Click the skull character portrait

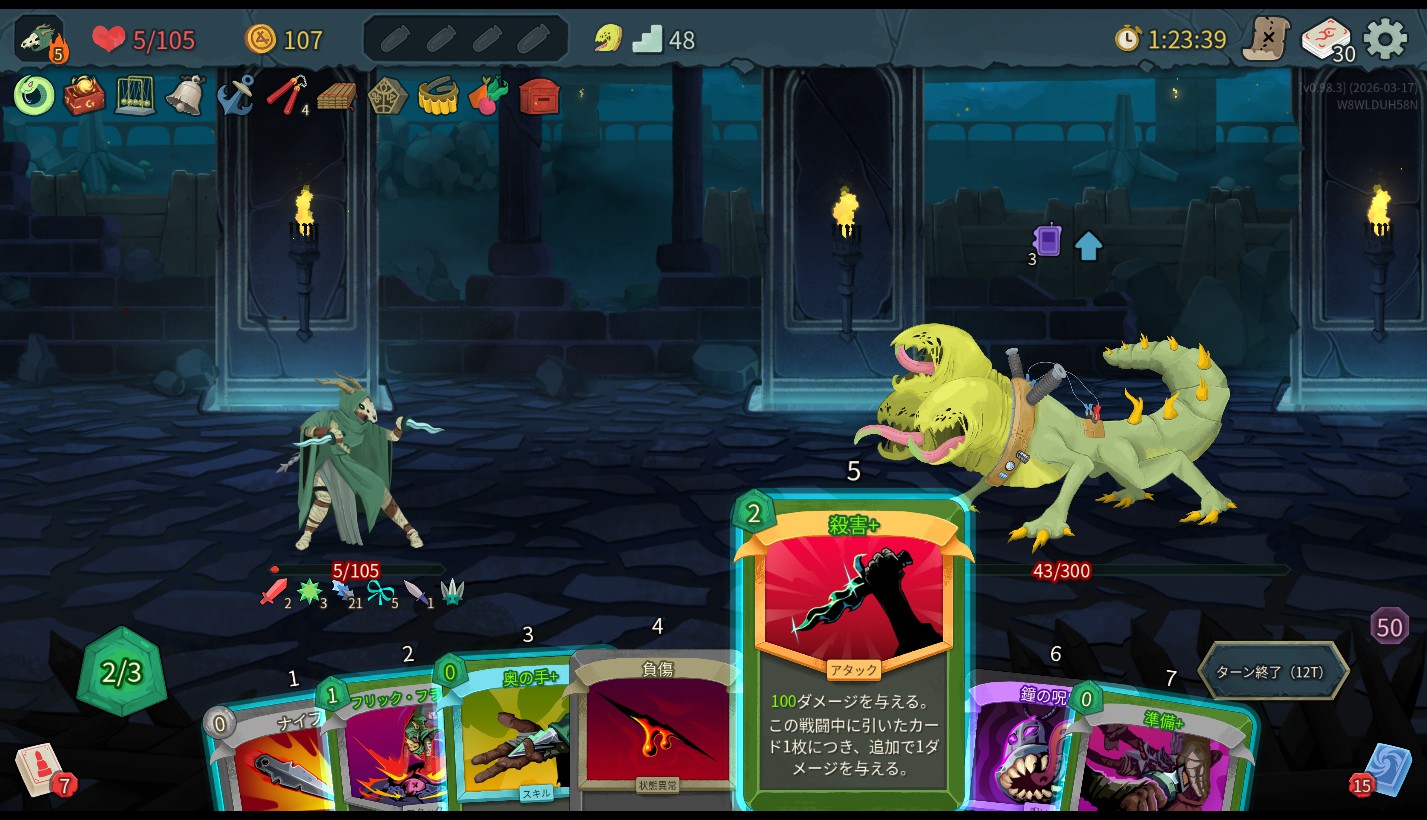[40, 39]
